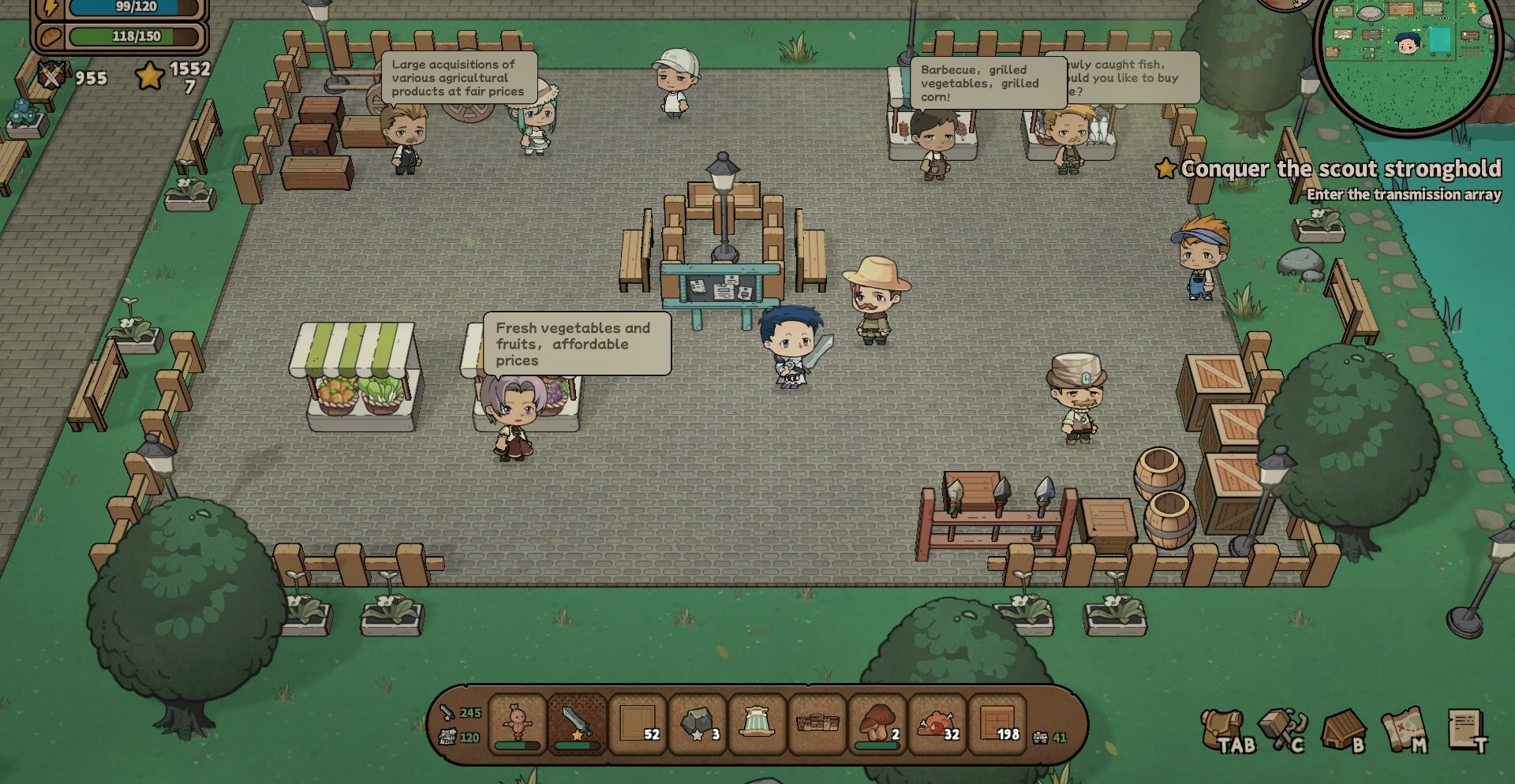
Task: Pick the shop building hotbar slot
Action: (x=817, y=723)
